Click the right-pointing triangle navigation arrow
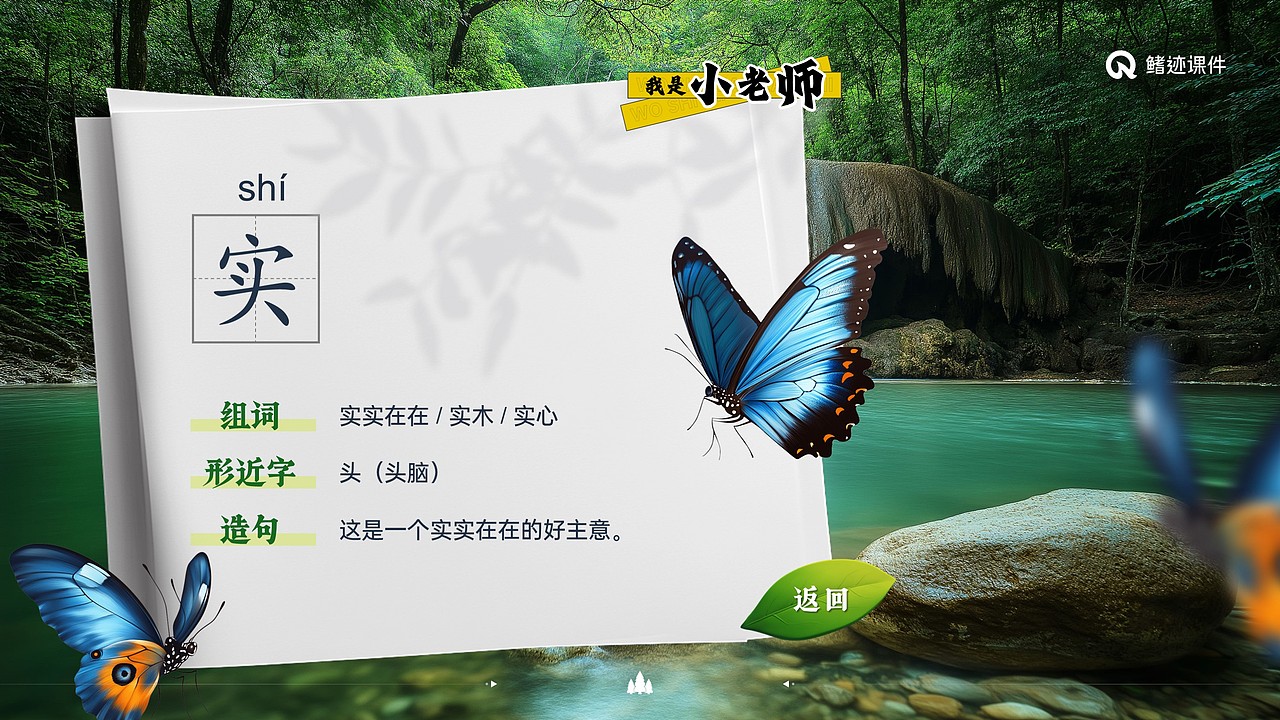The width and height of the screenshot is (1280, 720). tap(494, 683)
